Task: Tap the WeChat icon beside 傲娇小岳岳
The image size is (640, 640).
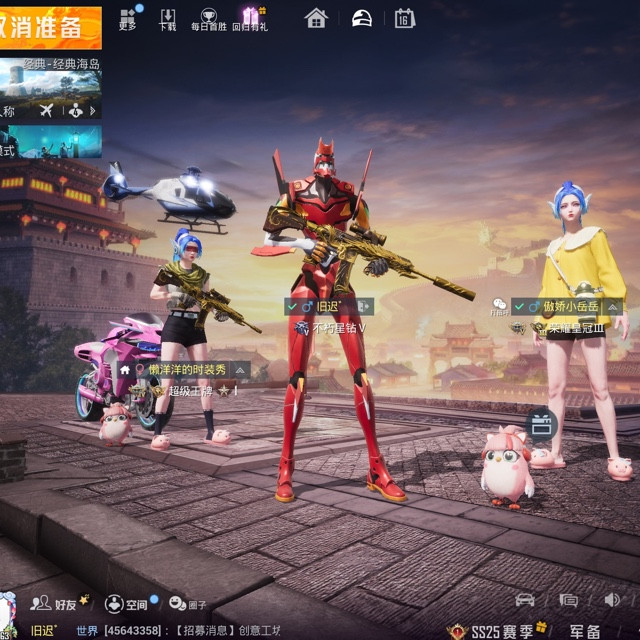Action: (x=499, y=305)
